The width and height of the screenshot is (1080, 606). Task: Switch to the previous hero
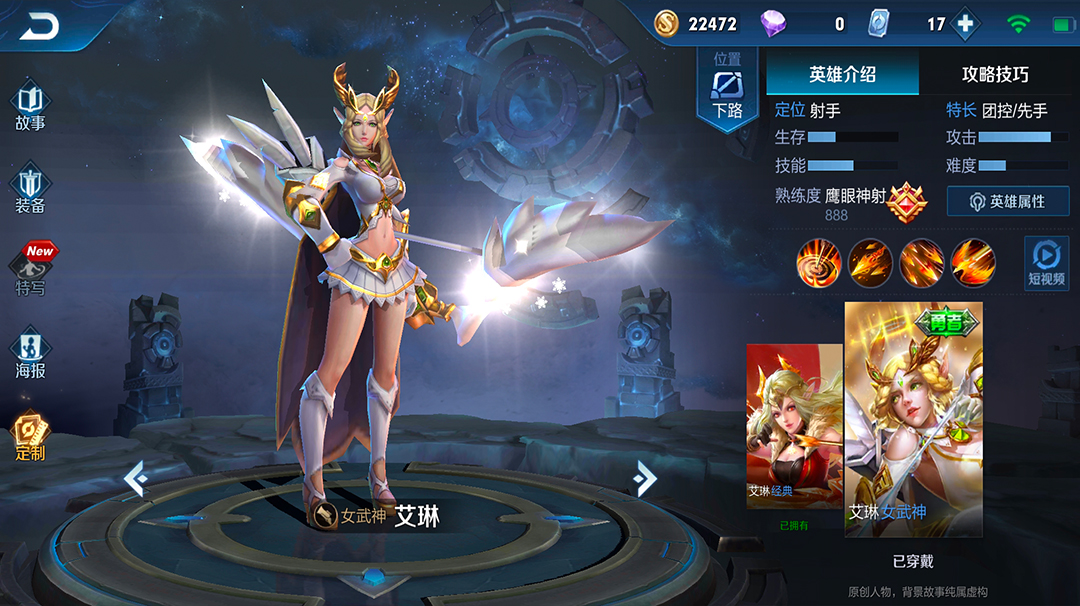(136, 480)
